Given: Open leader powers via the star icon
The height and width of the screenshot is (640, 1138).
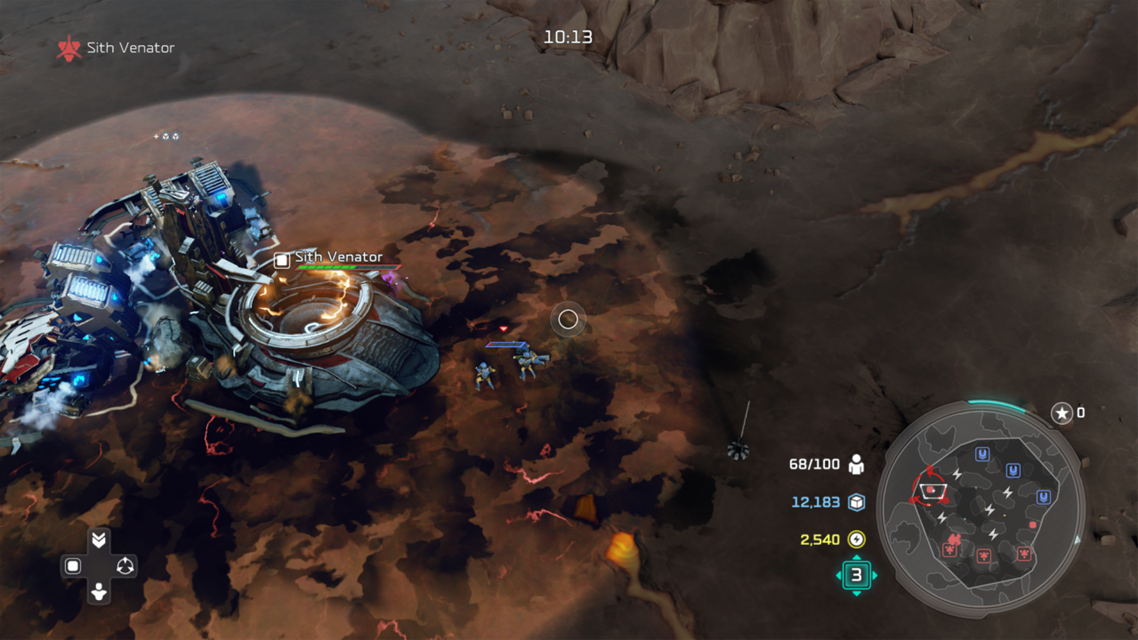Looking at the screenshot, I should (1061, 413).
